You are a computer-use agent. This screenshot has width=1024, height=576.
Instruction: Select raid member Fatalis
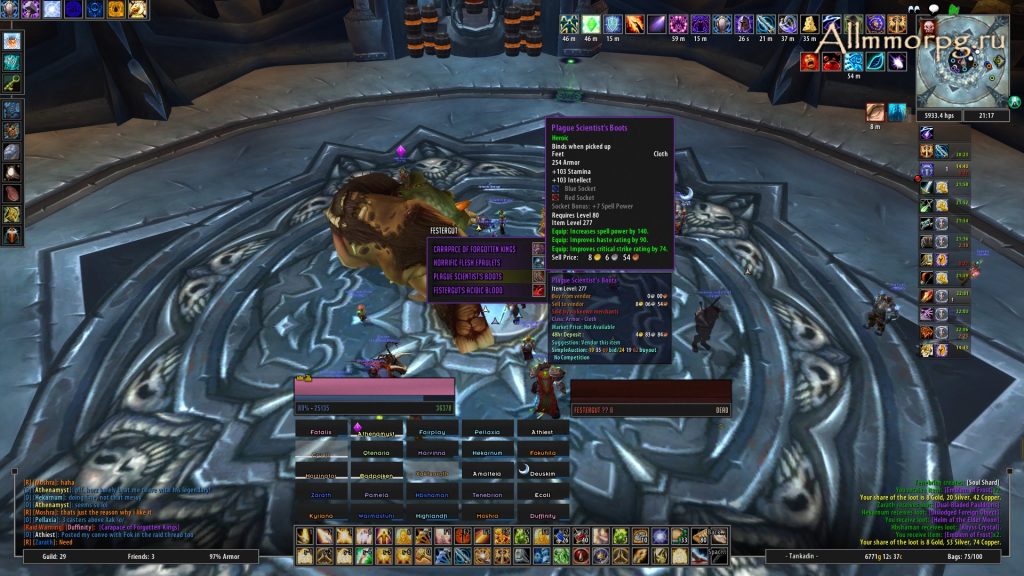pyautogui.click(x=319, y=431)
